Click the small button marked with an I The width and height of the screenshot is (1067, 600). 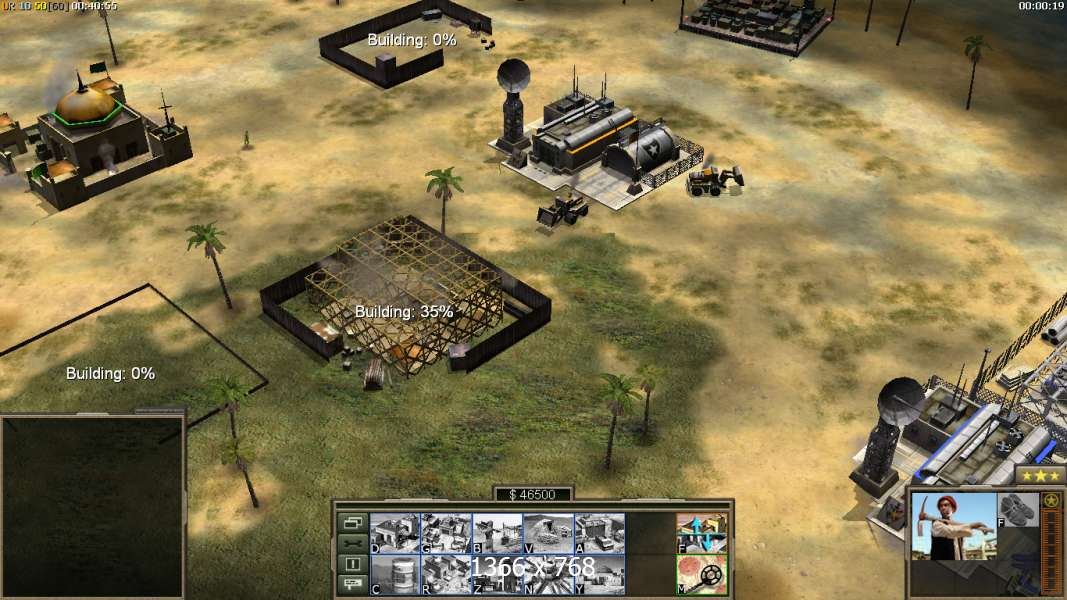[352, 564]
